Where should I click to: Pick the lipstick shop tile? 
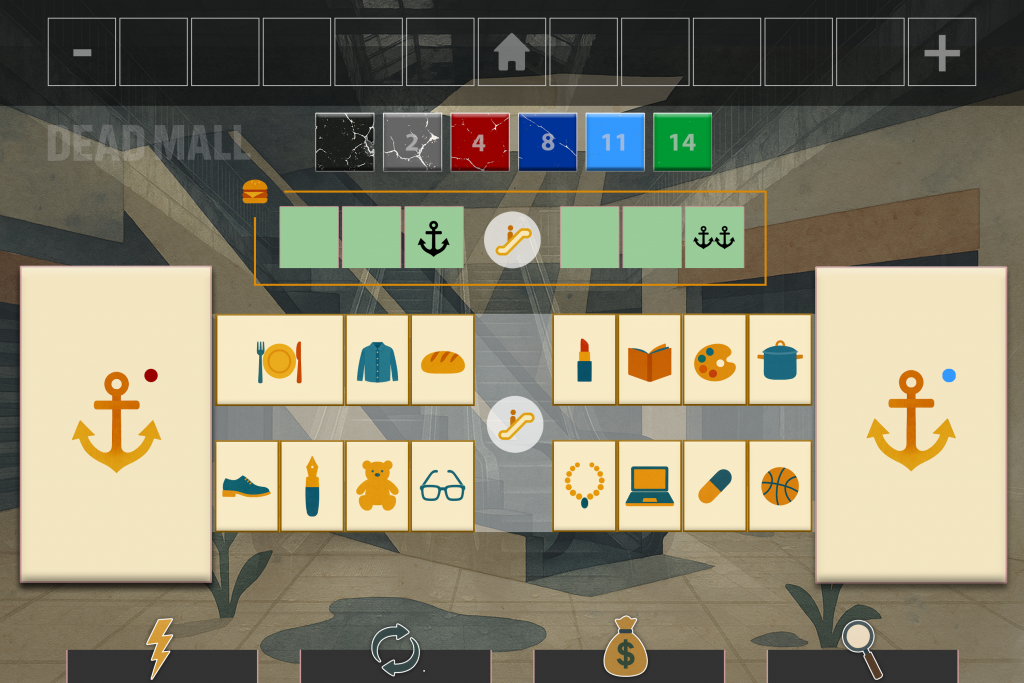[x=585, y=360]
